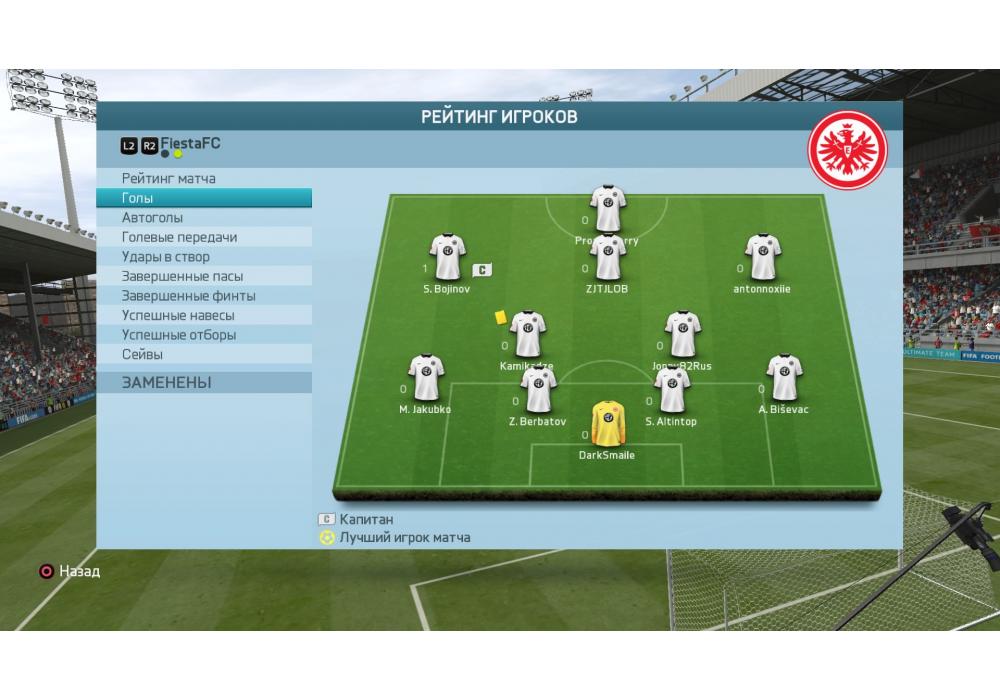Go back with the Назад button
1000x700 pixels.
tap(68, 572)
